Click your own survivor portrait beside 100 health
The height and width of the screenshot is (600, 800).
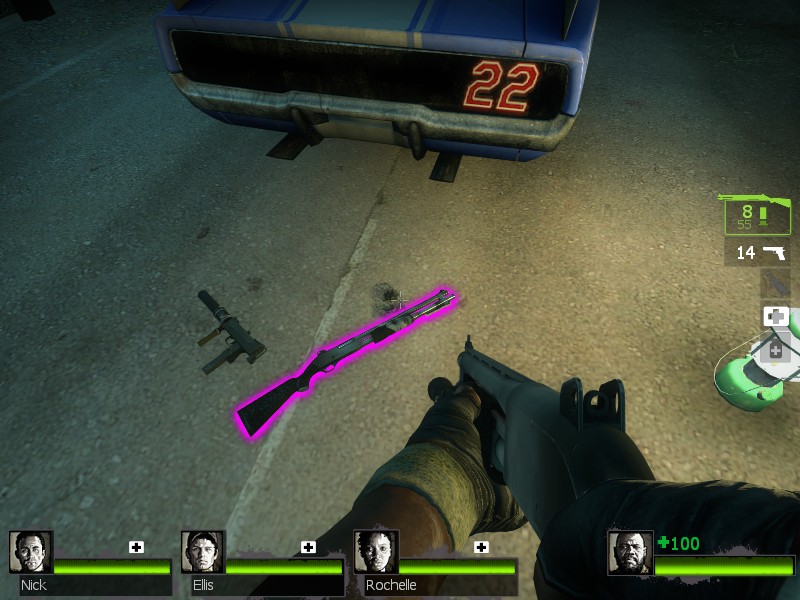click(x=630, y=553)
